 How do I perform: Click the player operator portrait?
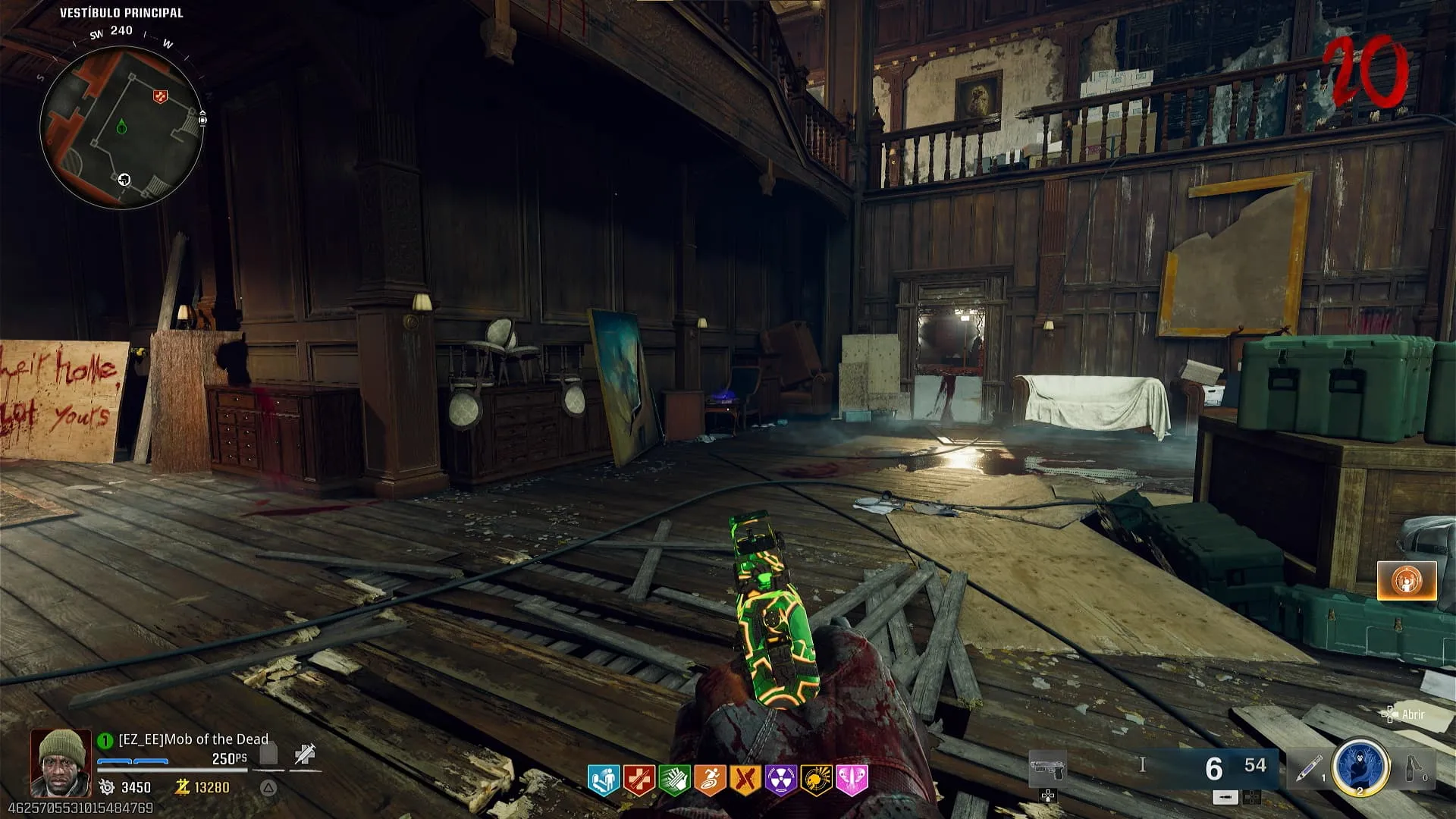click(61, 763)
